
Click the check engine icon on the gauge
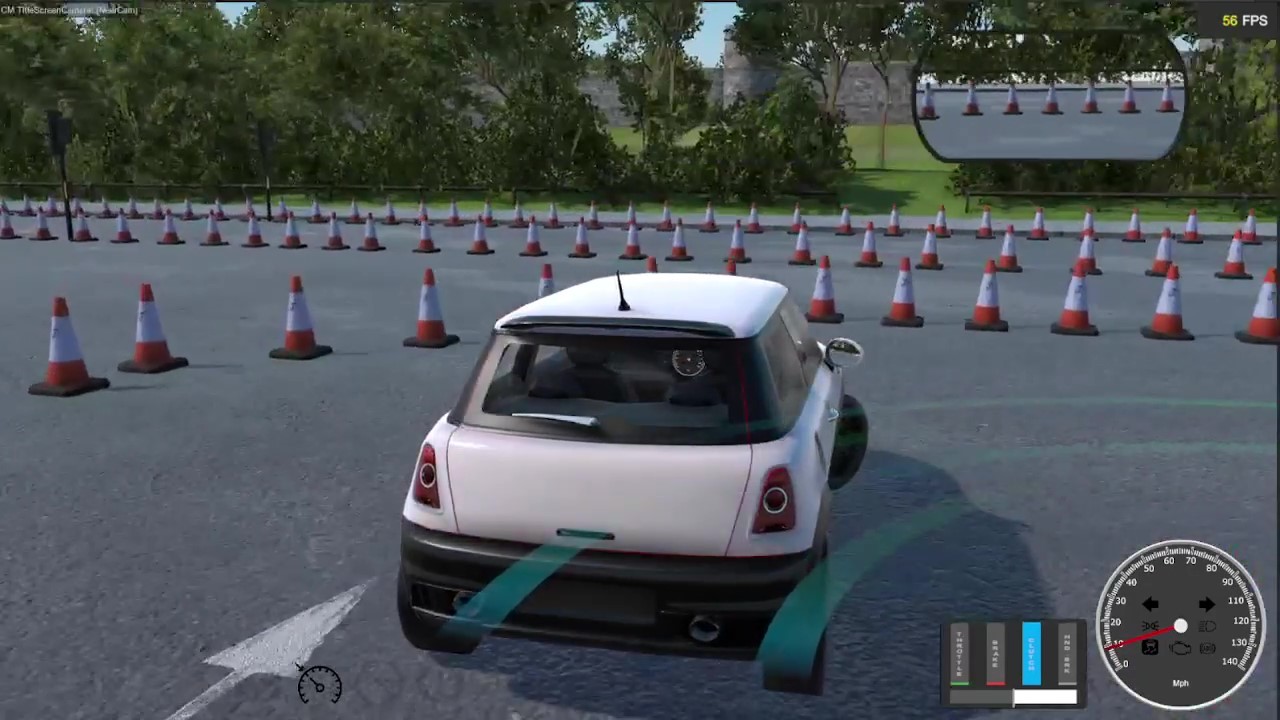tap(1180, 647)
